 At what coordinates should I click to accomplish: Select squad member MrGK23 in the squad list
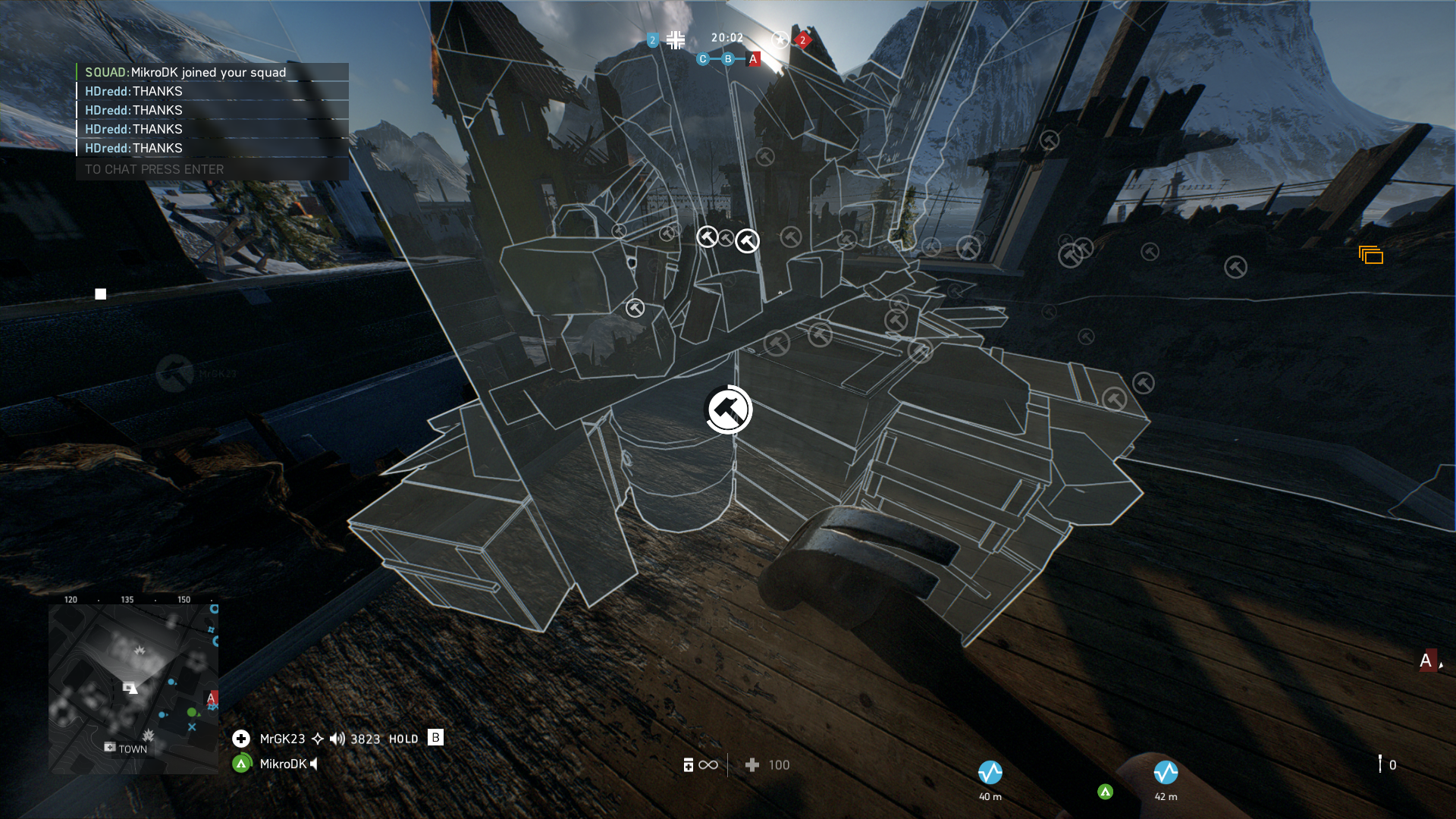(x=282, y=739)
